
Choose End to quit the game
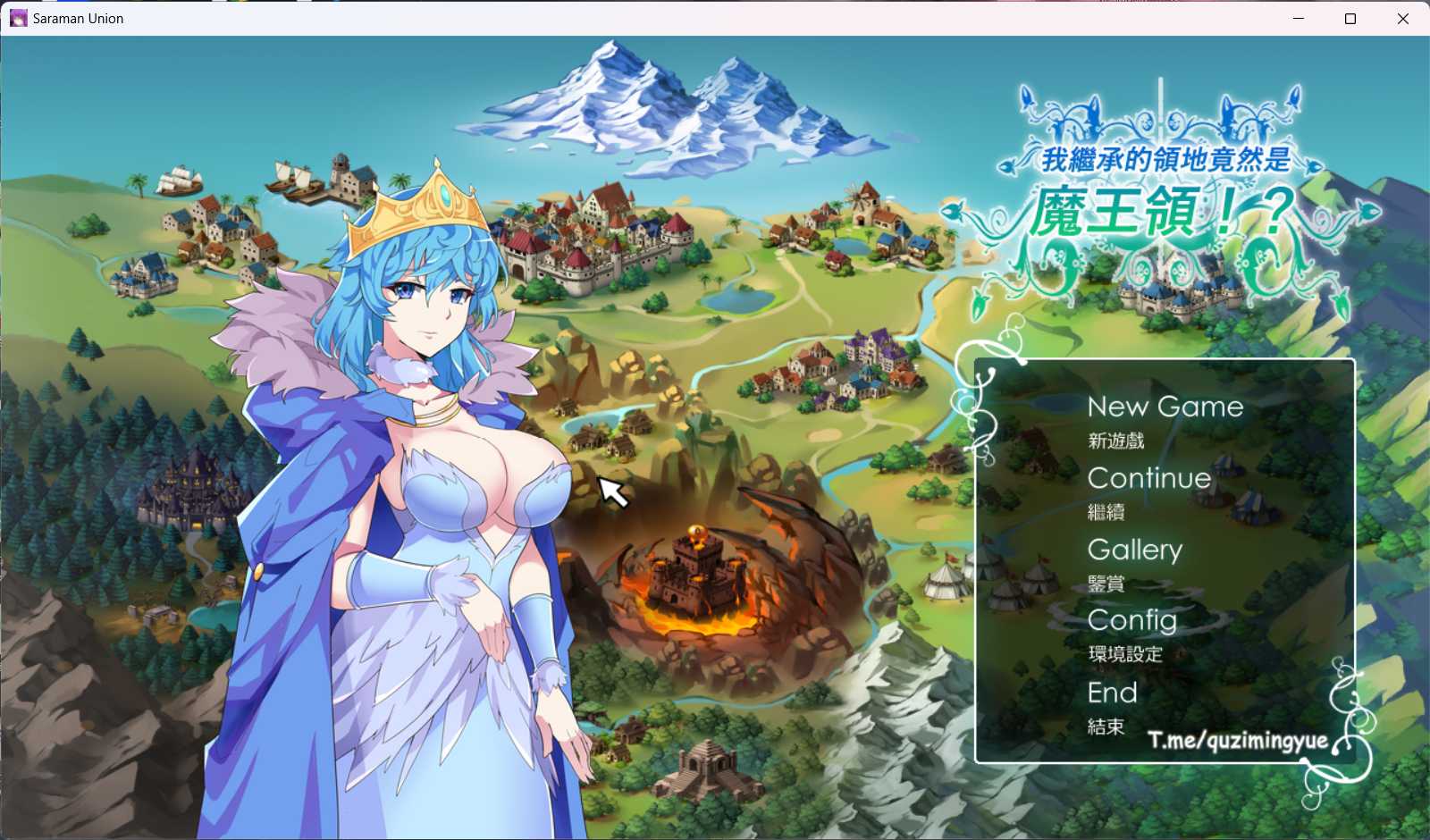click(x=1112, y=692)
